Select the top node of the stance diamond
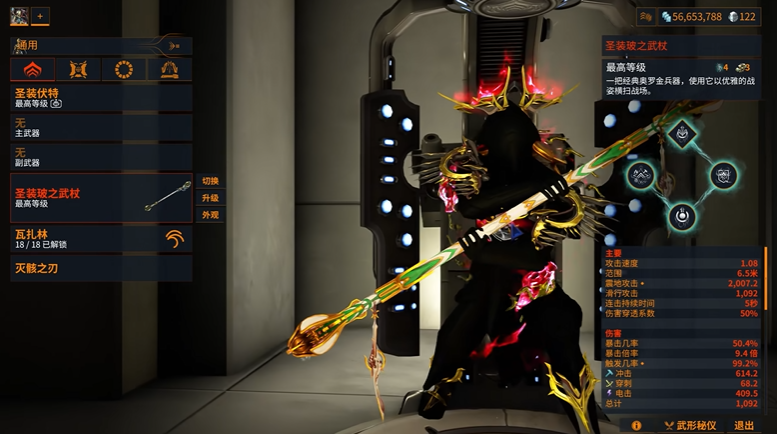Image resolution: width=777 pixels, height=434 pixels. tap(682, 133)
